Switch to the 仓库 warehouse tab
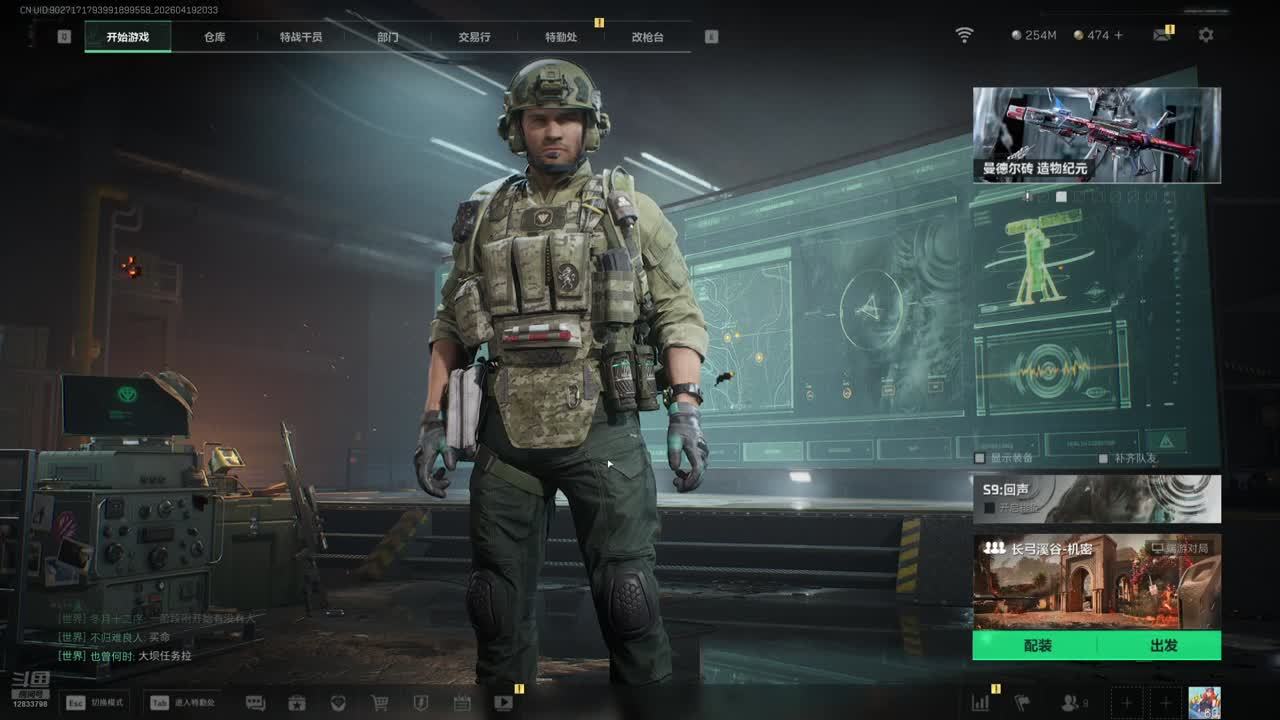The height and width of the screenshot is (720, 1280). tap(214, 37)
